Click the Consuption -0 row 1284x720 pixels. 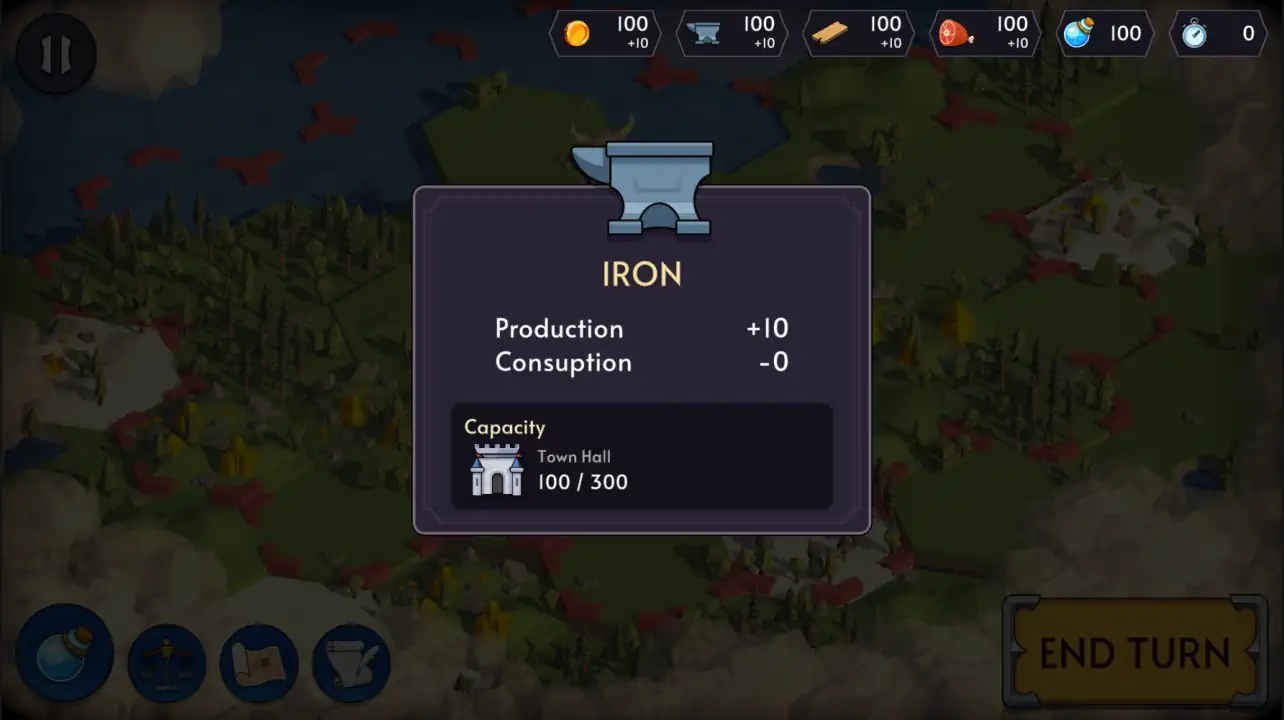tap(640, 362)
